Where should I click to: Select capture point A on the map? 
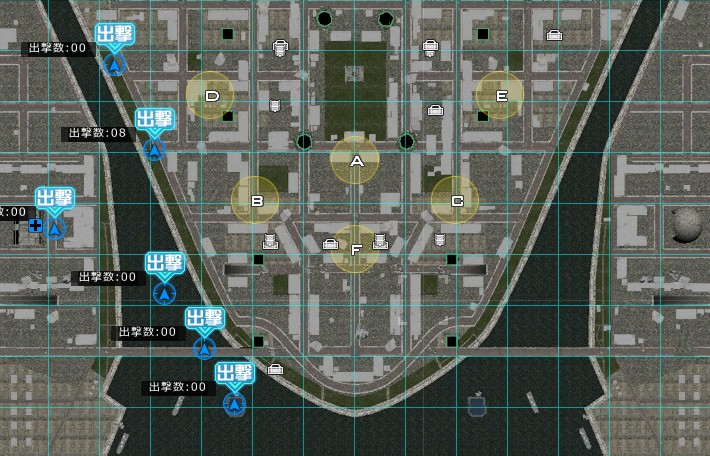(x=355, y=161)
